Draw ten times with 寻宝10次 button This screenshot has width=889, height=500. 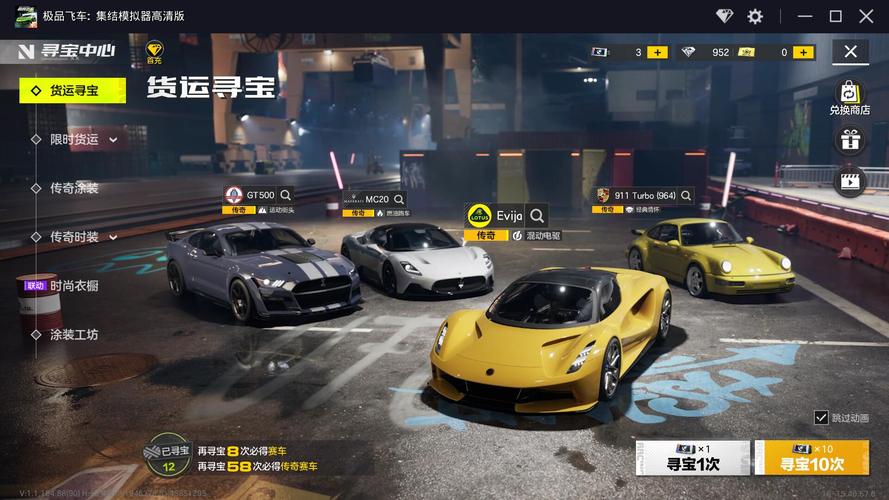pyautogui.click(x=811, y=457)
